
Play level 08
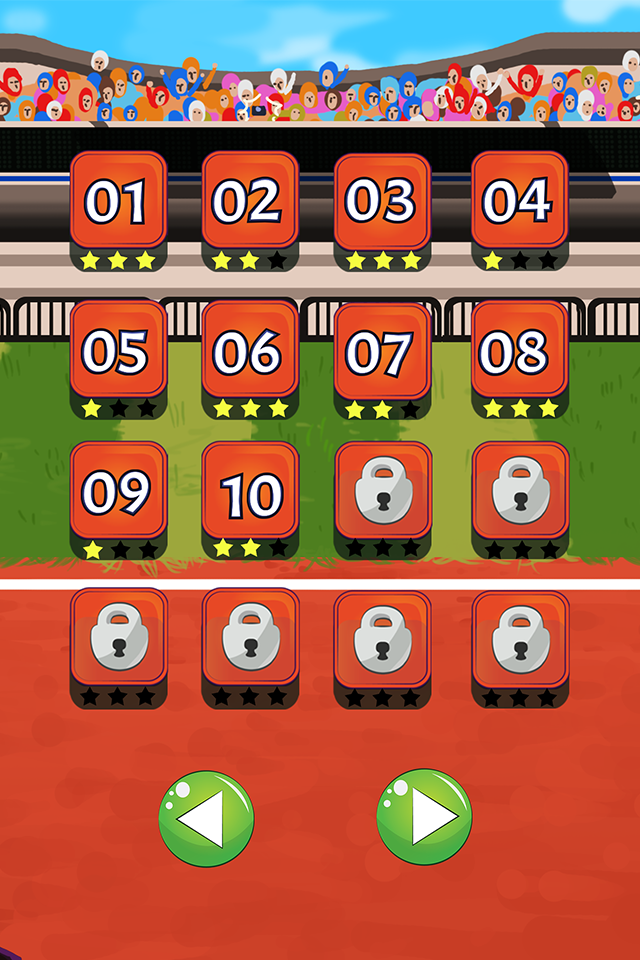518,350
